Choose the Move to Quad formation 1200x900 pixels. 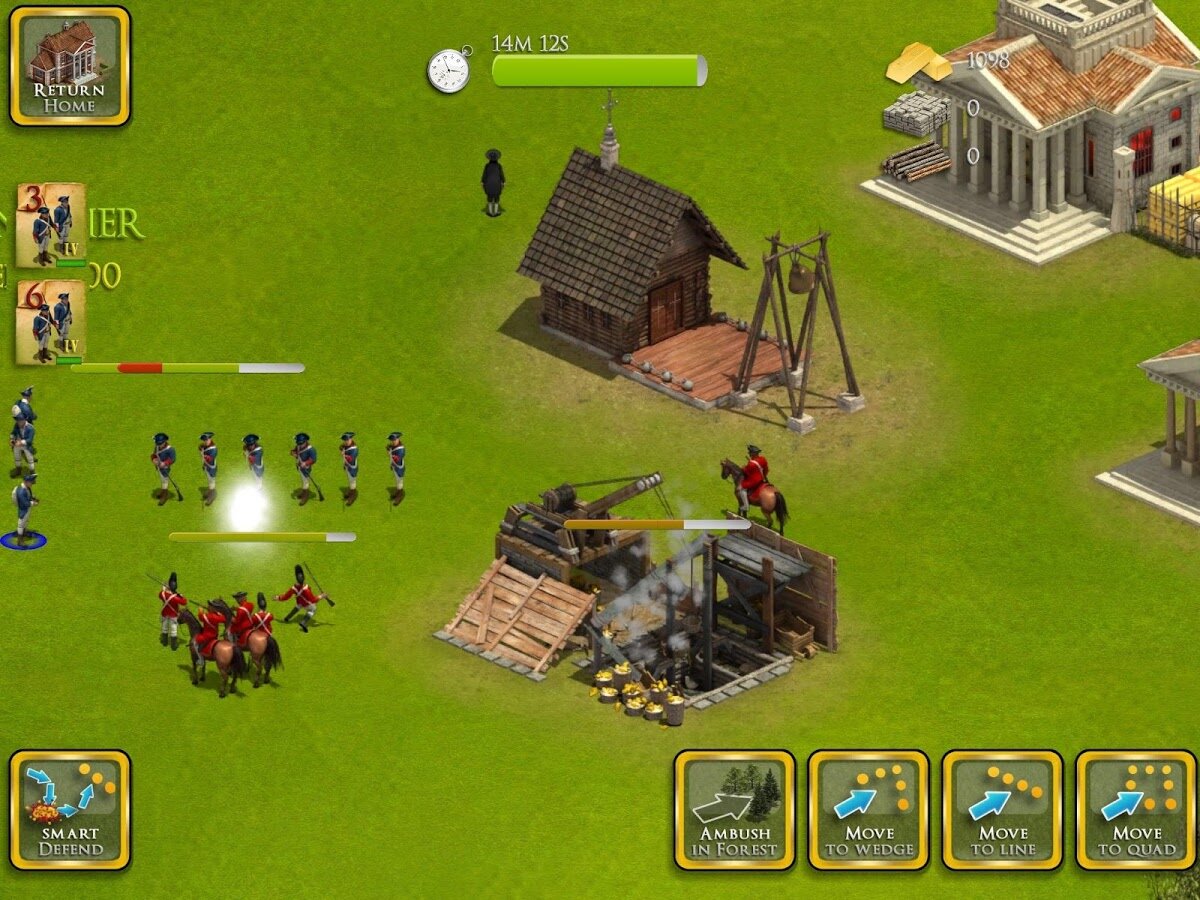click(x=1136, y=810)
